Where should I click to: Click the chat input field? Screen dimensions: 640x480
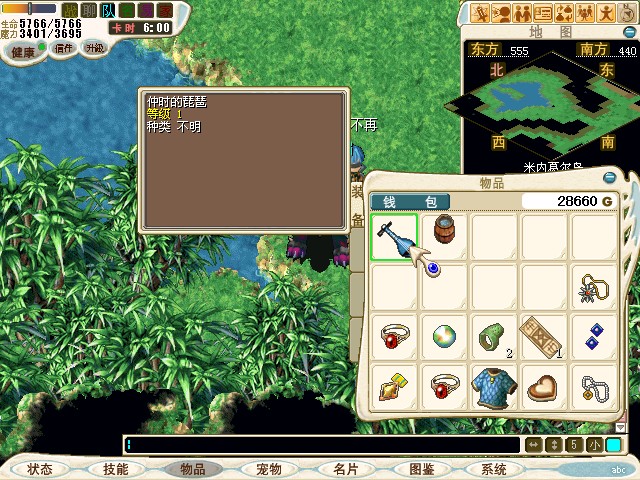tap(320, 444)
